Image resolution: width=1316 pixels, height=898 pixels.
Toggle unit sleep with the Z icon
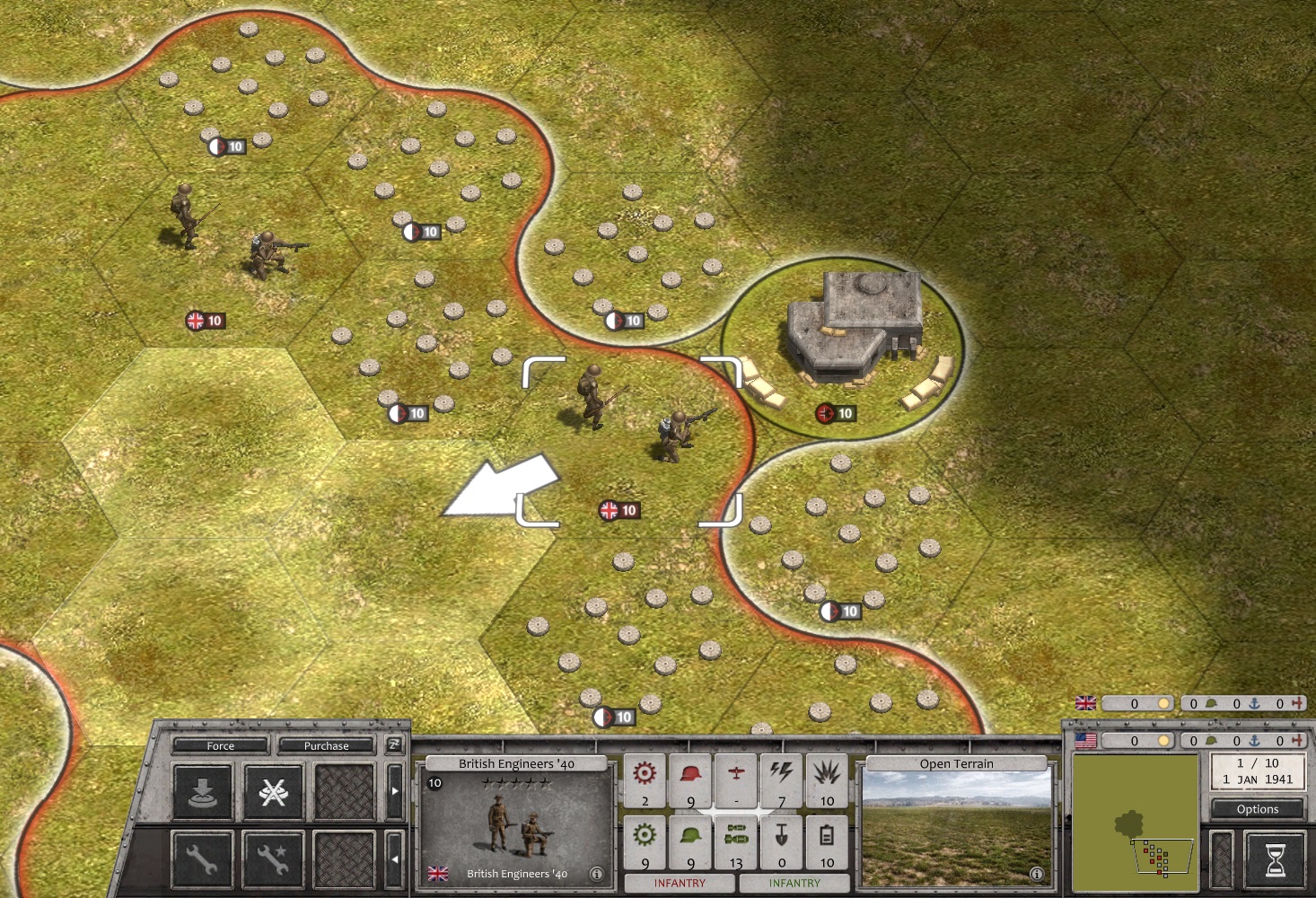396,744
